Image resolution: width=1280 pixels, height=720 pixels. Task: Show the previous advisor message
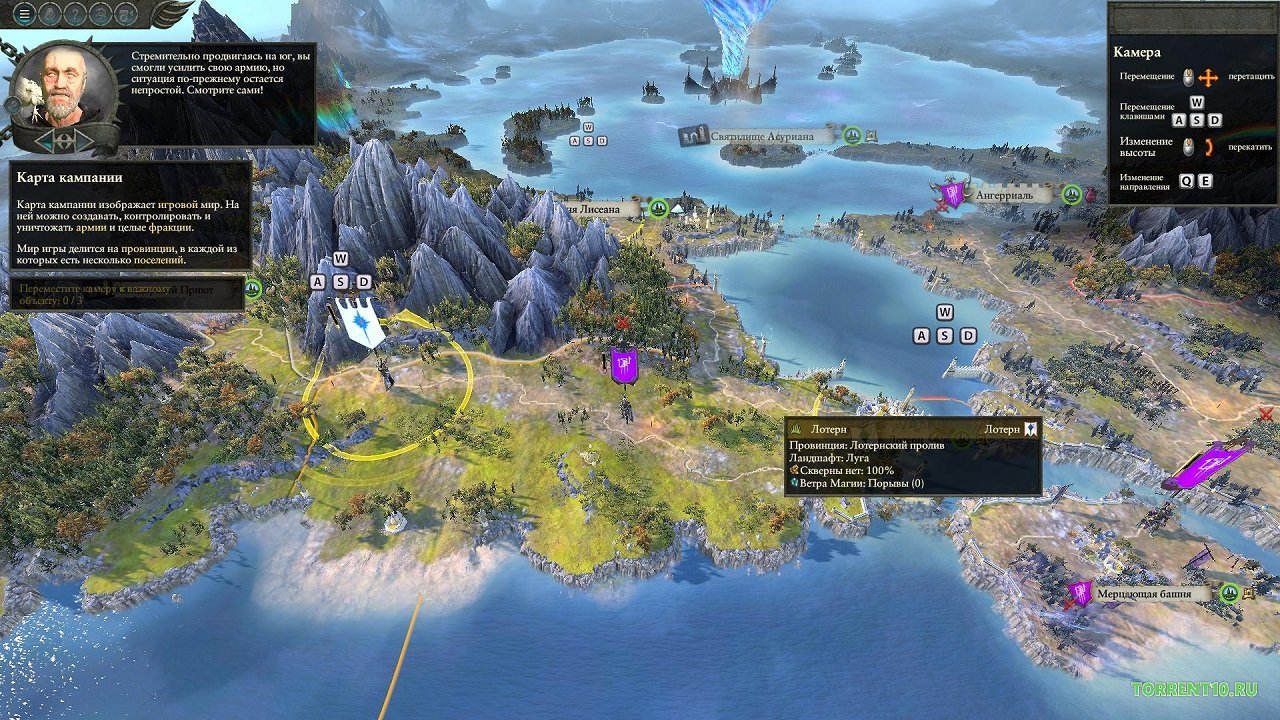(x=44, y=141)
